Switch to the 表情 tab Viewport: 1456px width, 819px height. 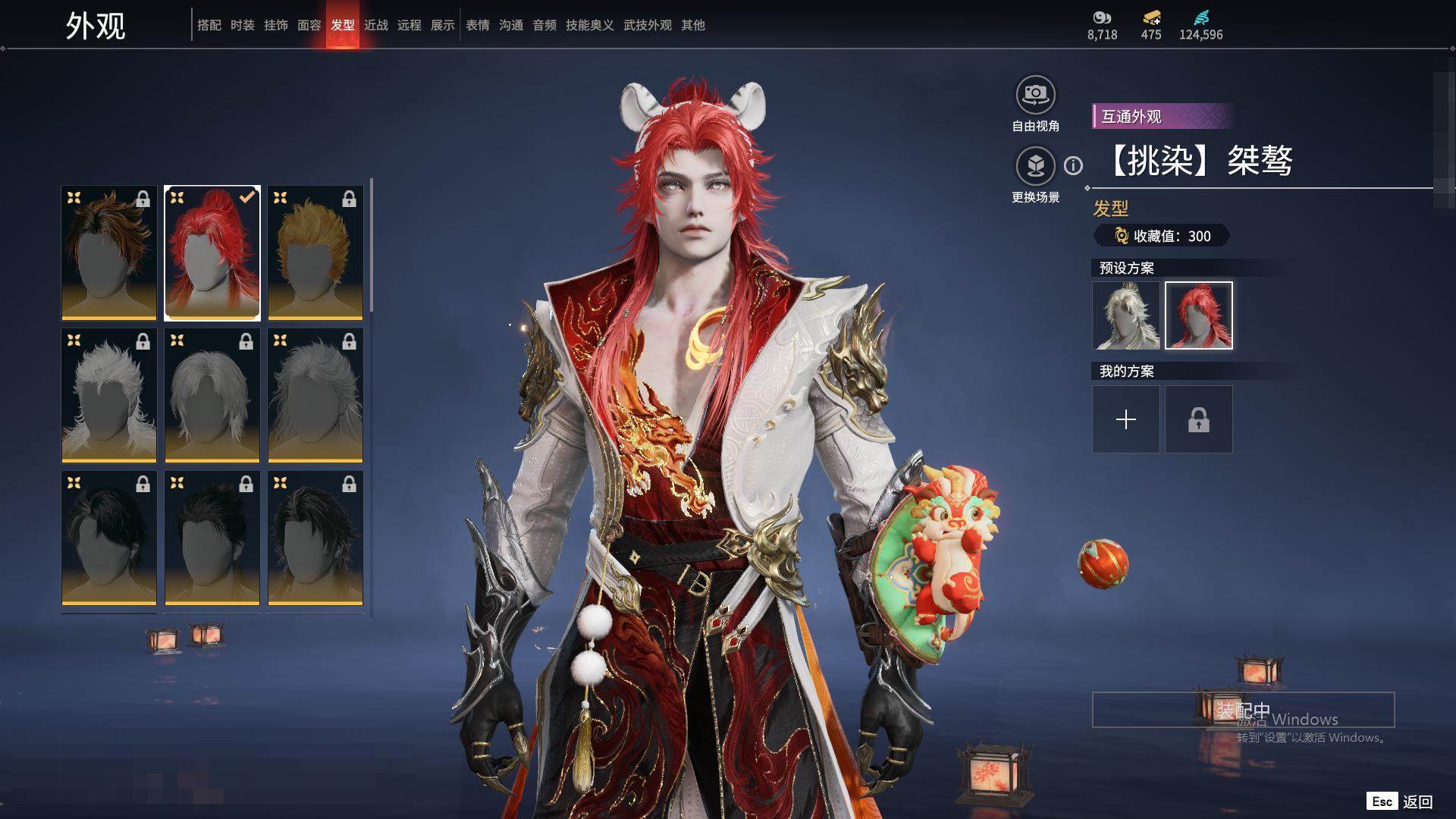[x=478, y=25]
